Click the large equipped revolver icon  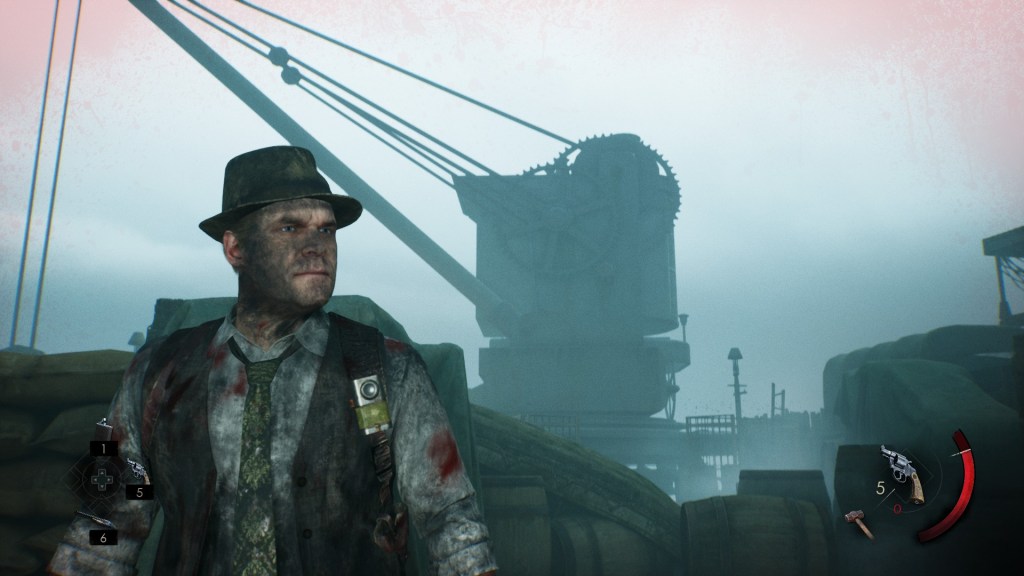902,472
